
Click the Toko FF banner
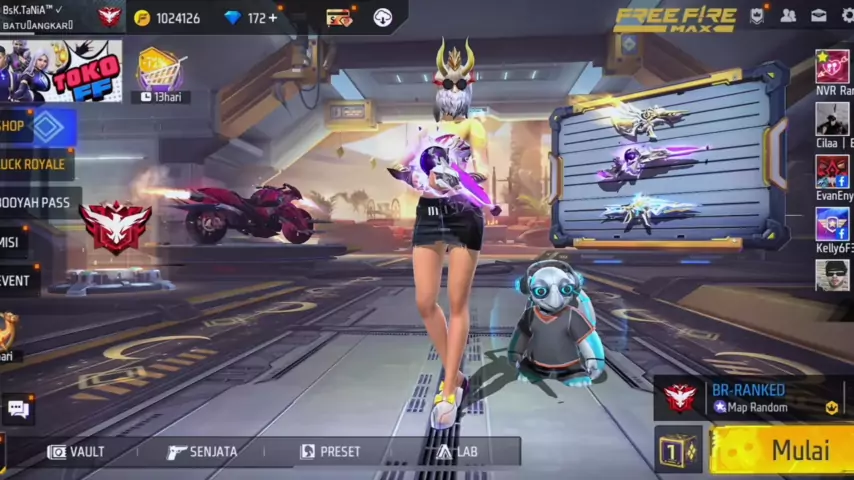click(x=61, y=71)
